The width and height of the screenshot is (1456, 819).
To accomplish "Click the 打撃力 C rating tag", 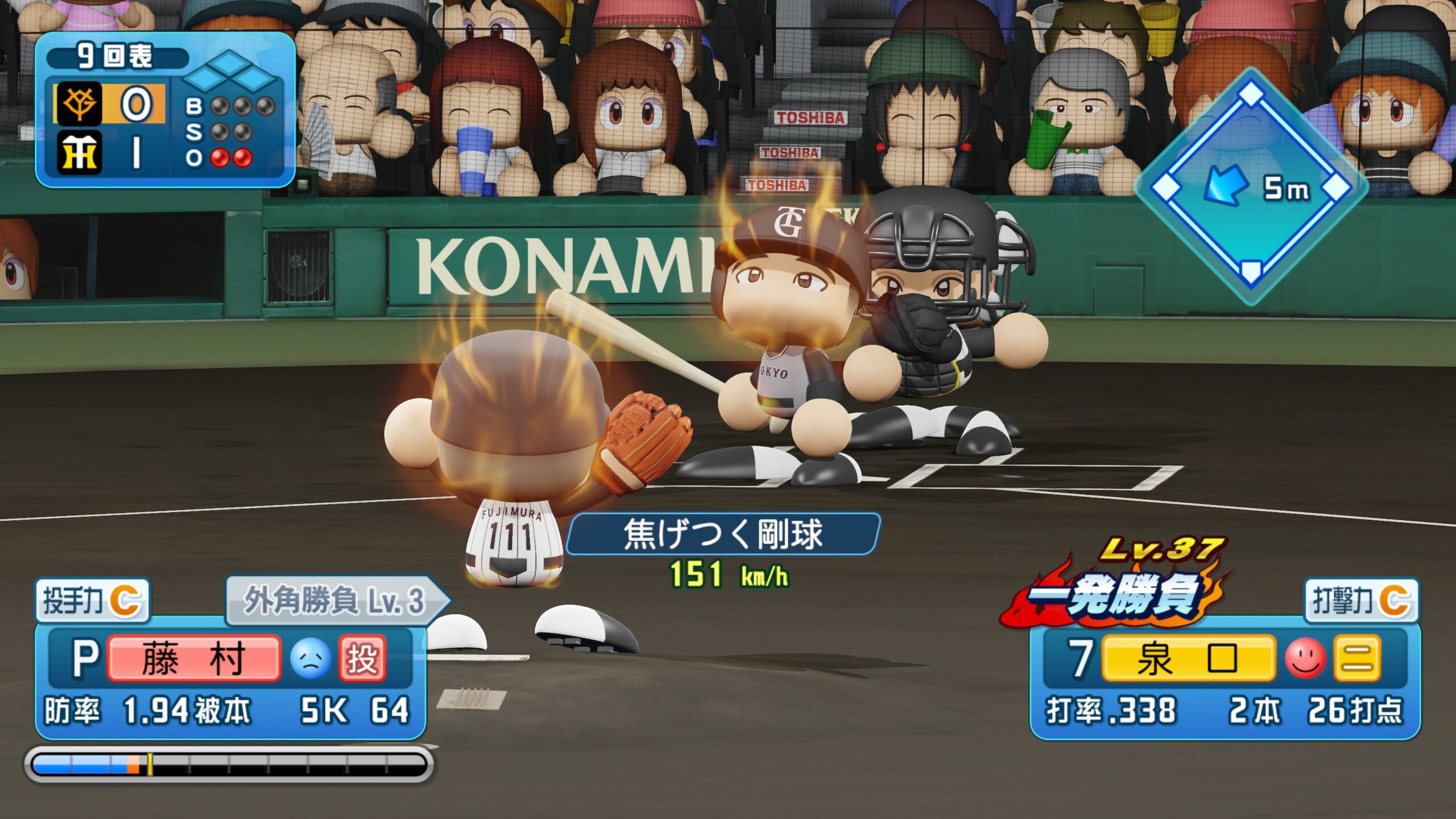I will point(1362,601).
